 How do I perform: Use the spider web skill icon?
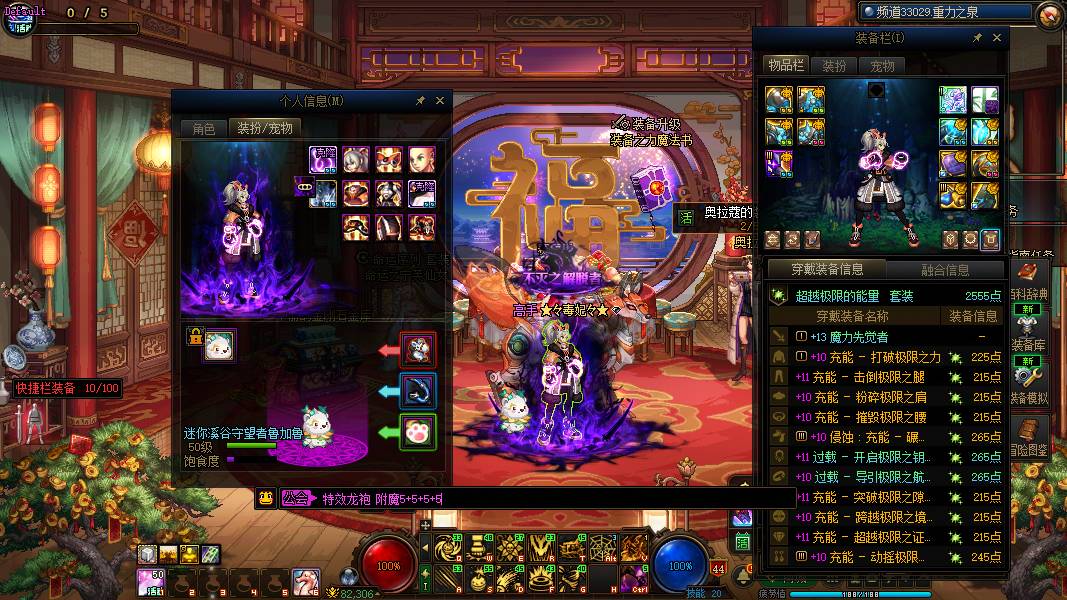604,548
